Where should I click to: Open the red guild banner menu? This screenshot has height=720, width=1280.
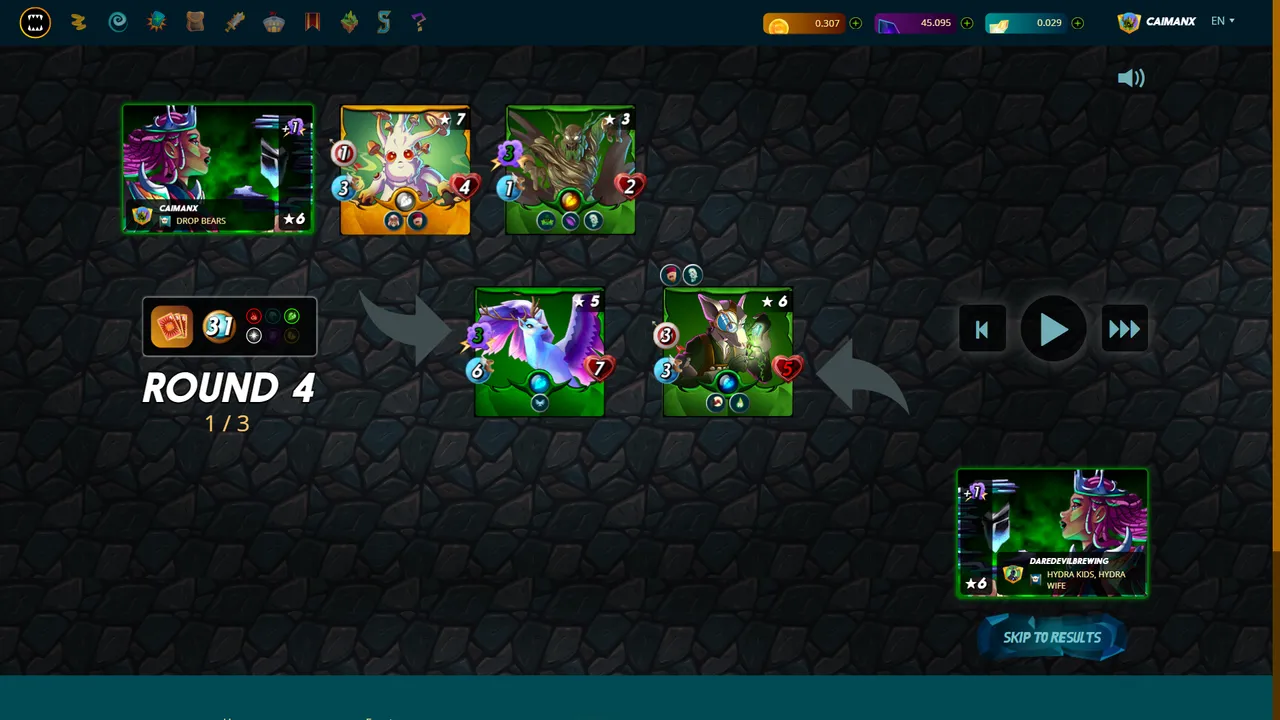(312, 22)
